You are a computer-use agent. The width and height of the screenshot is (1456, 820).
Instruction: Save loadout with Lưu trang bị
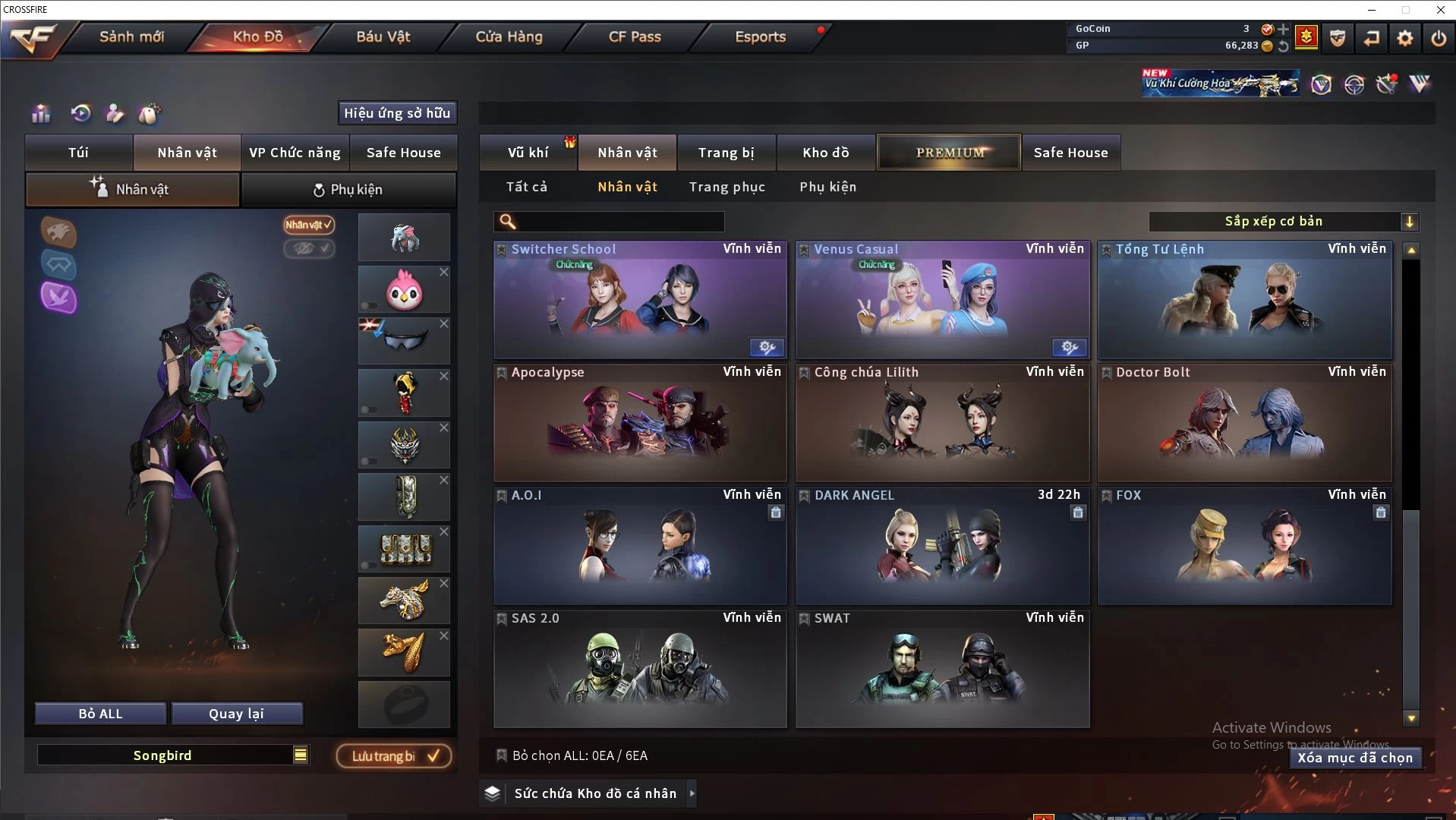point(394,756)
